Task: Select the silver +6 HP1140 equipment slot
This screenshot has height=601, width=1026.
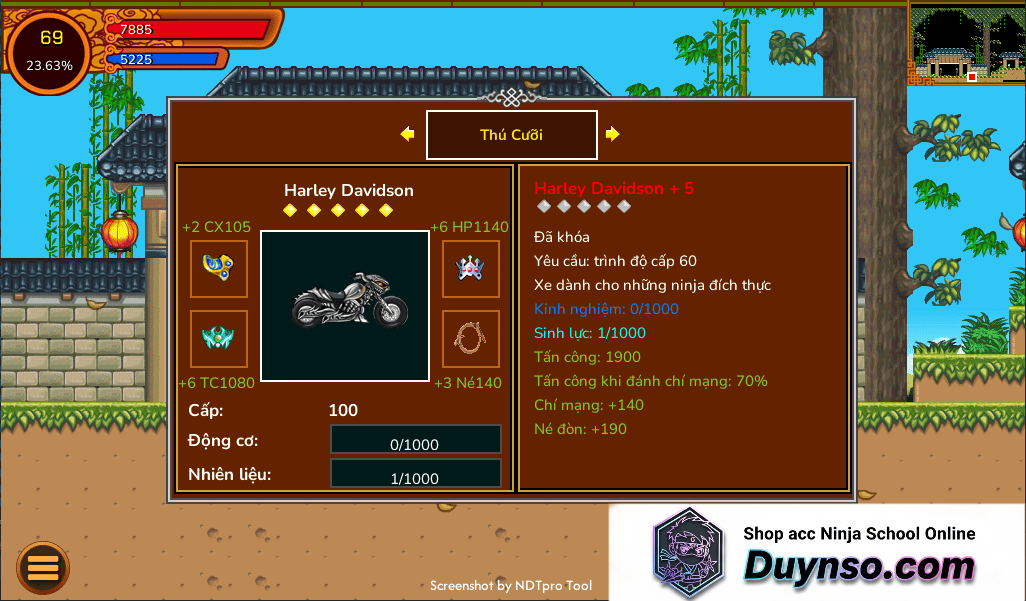Action: tap(471, 268)
